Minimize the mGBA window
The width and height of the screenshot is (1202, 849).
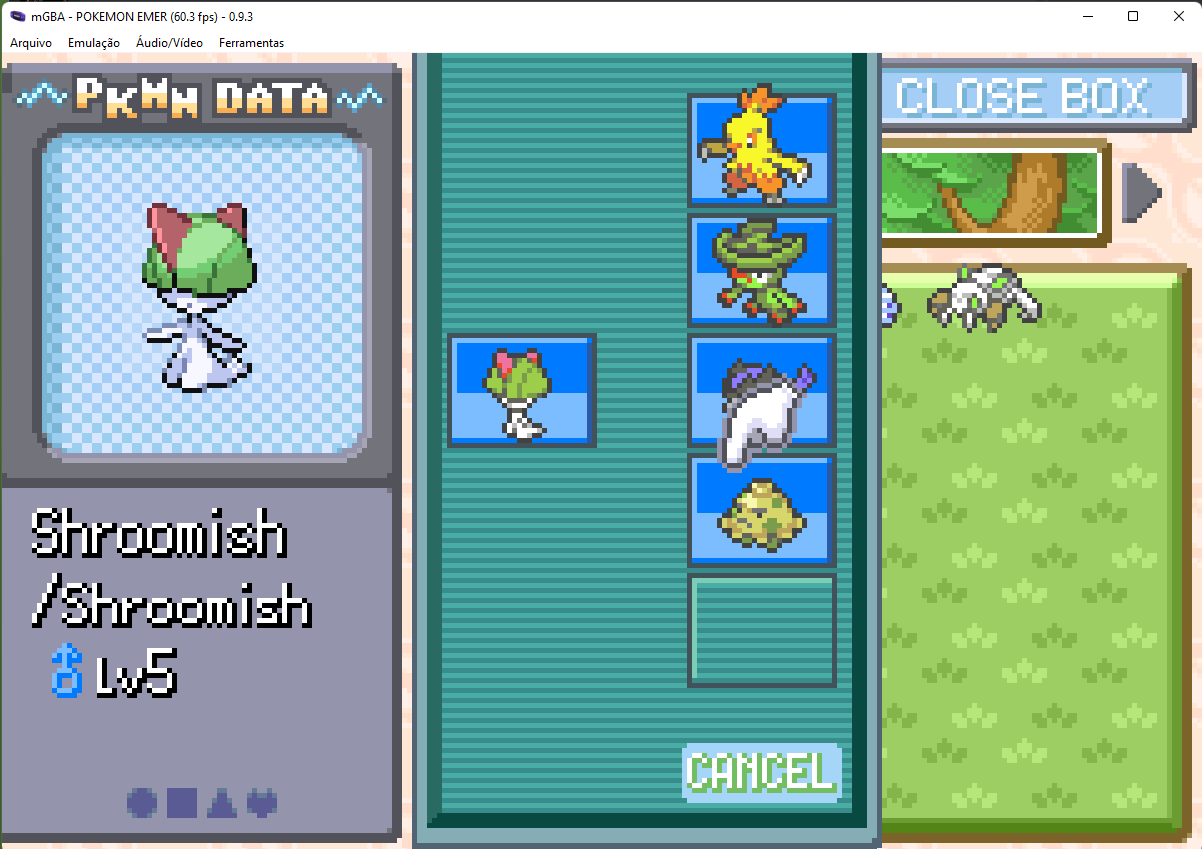point(1086,16)
